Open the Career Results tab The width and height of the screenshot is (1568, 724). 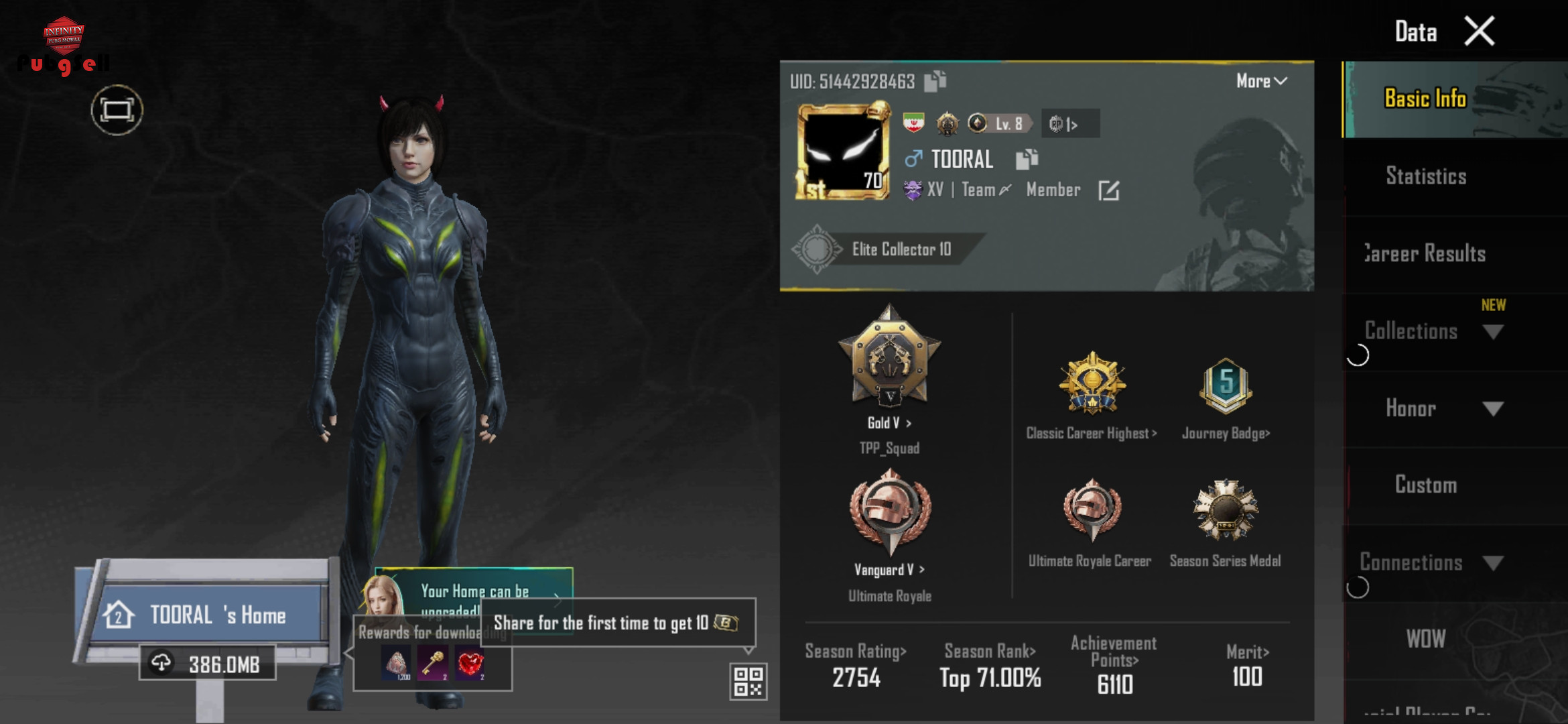1425,253
